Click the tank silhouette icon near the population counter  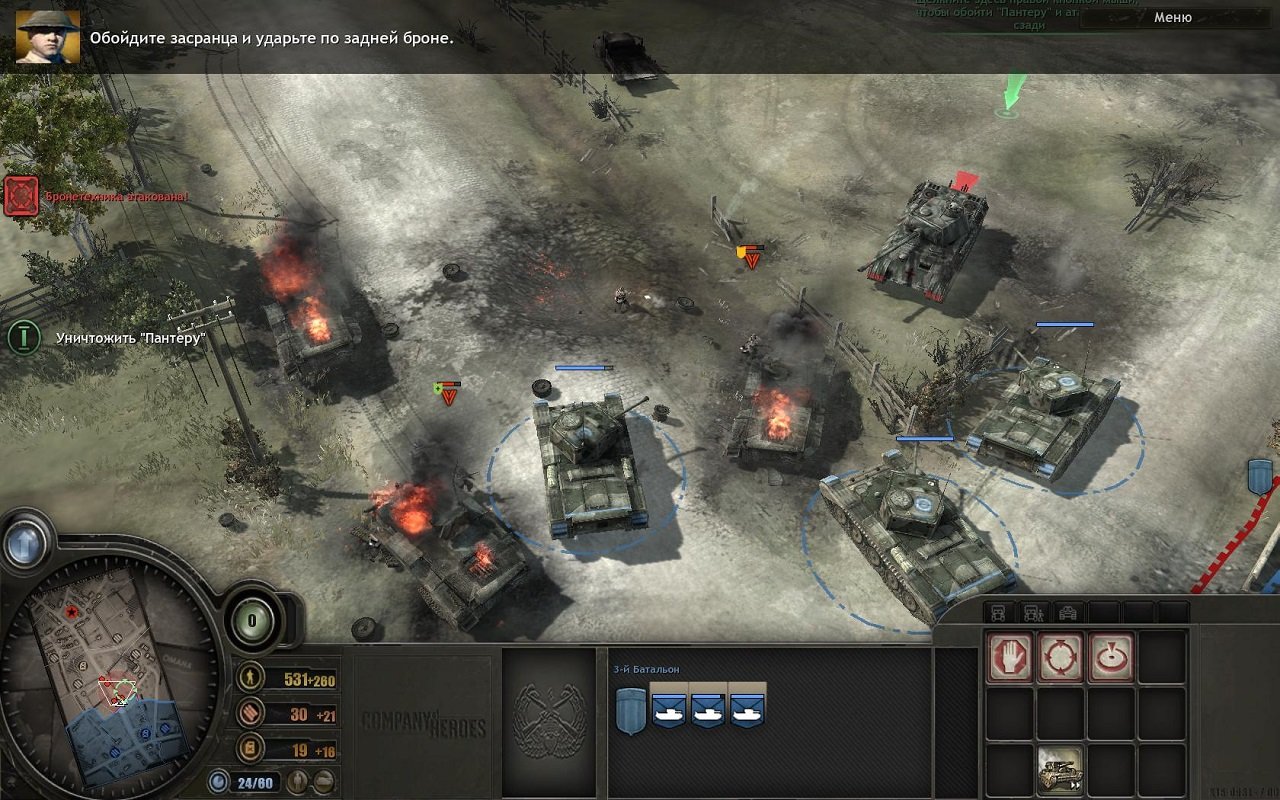tap(324, 781)
